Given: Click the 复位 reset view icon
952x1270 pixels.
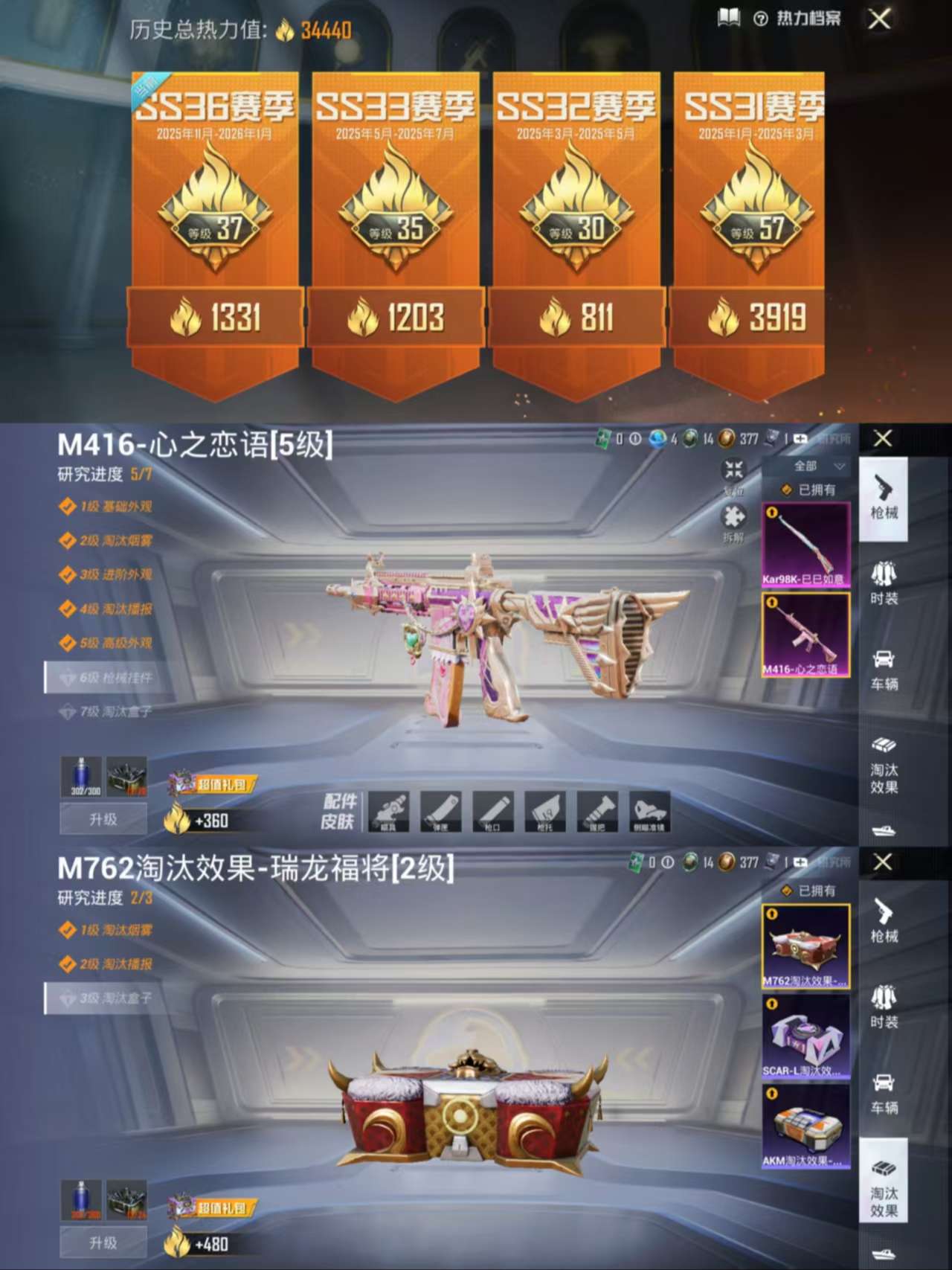Looking at the screenshot, I should coord(733,470).
